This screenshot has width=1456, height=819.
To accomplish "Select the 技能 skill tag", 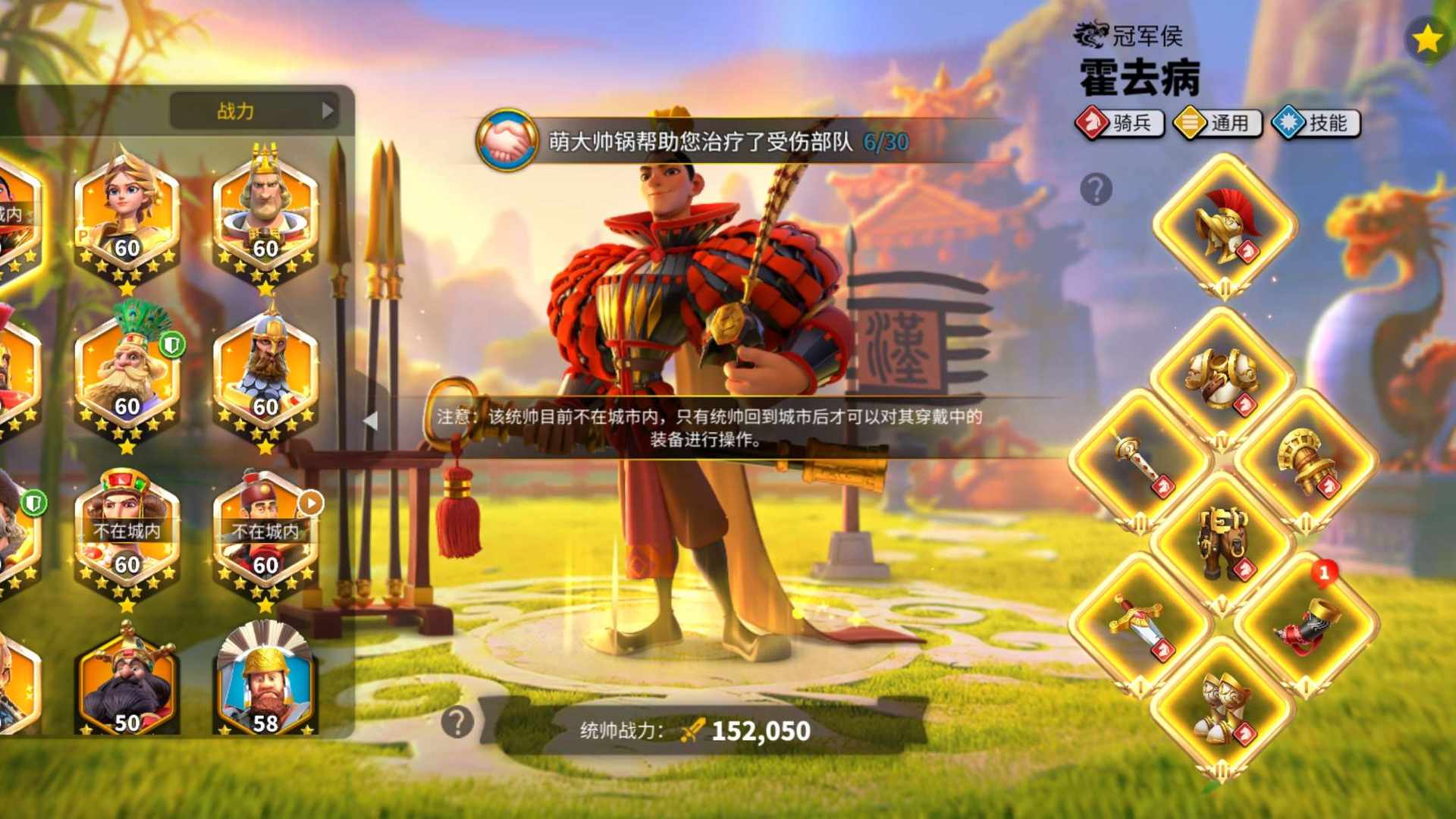I will (1316, 123).
